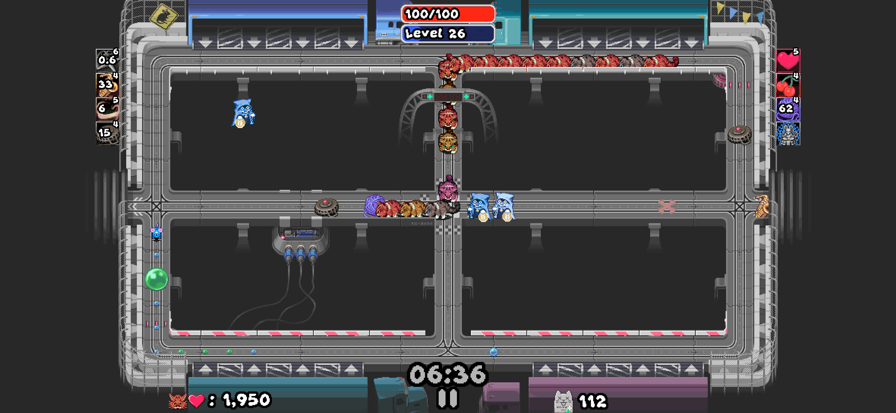This screenshot has height=413, width=896.
Task: Select the orange icon showing 33
Action: click(107, 84)
